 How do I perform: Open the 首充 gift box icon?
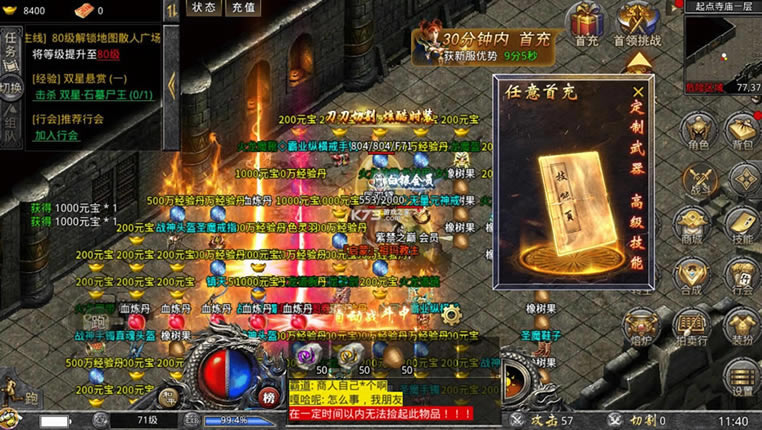[x=587, y=24]
